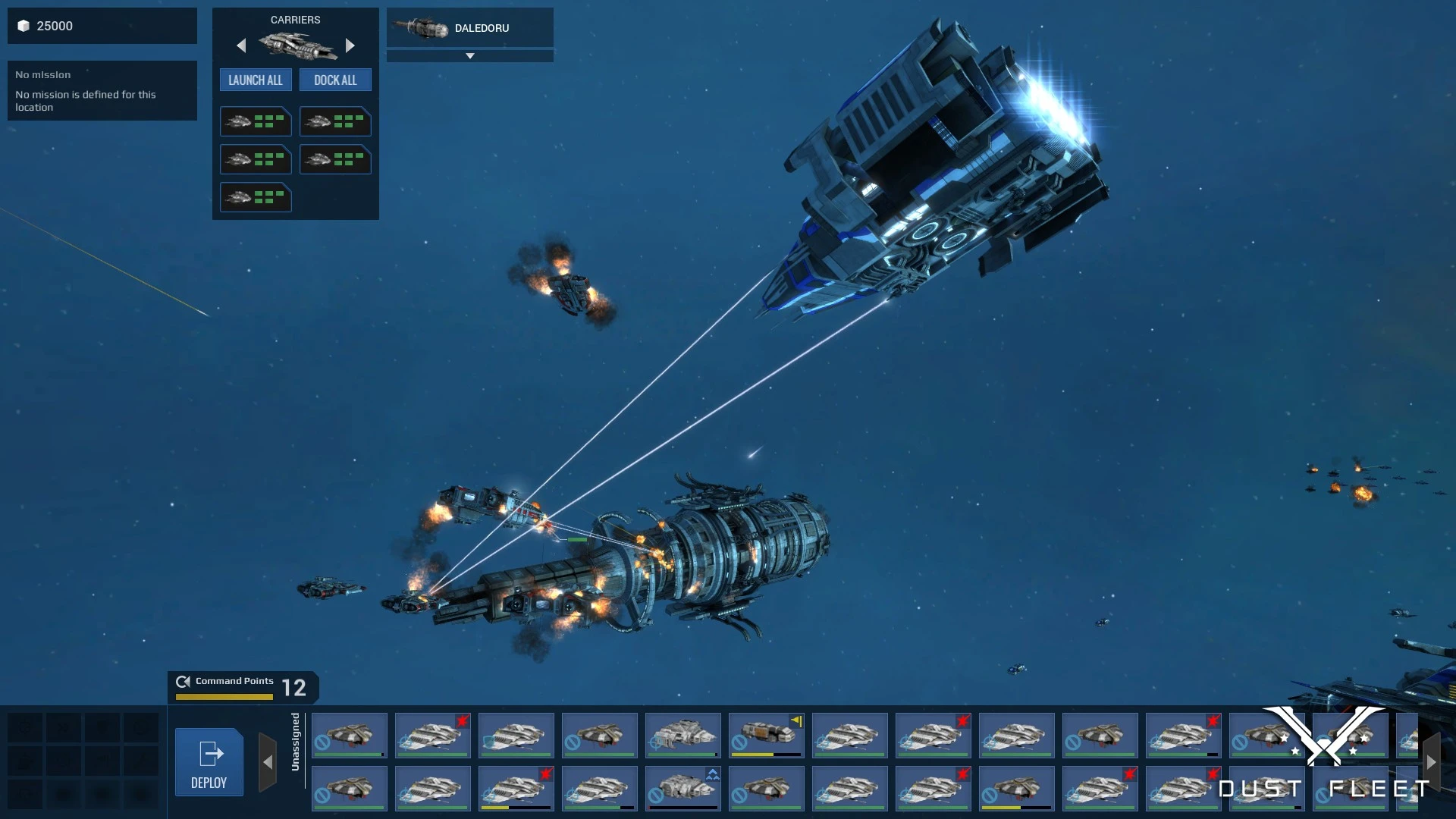Select the ship card marked with a yellow flag
The width and height of the screenshot is (1456, 819).
[x=766, y=735]
